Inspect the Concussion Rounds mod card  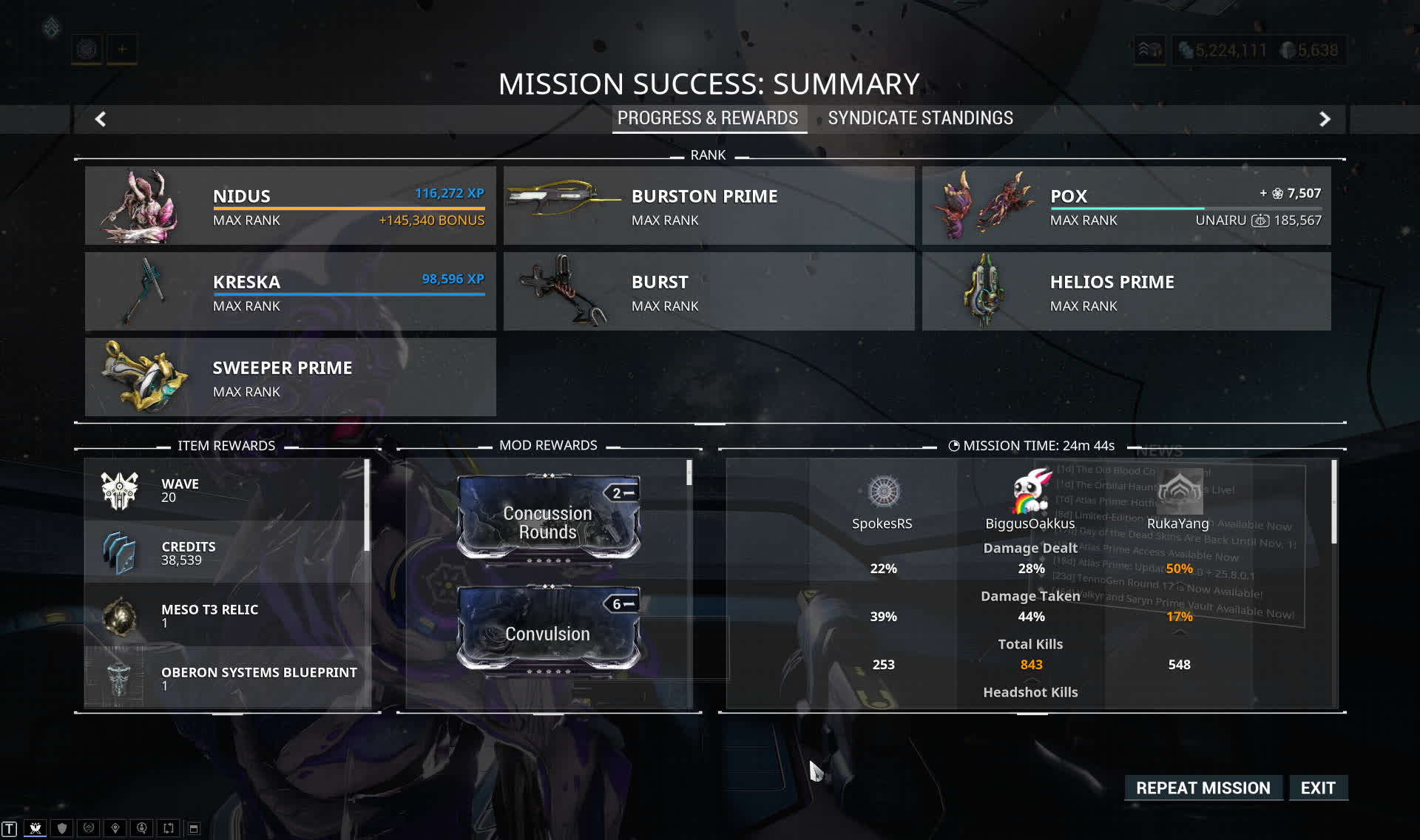[x=548, y=518]
